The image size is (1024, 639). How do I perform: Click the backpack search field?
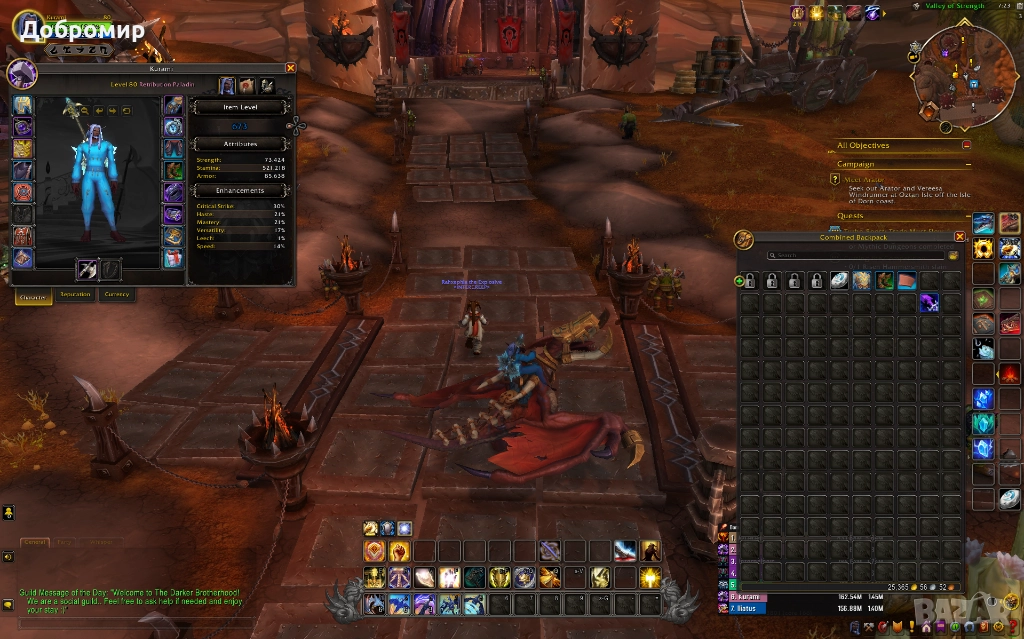click(x=853, y=256)
